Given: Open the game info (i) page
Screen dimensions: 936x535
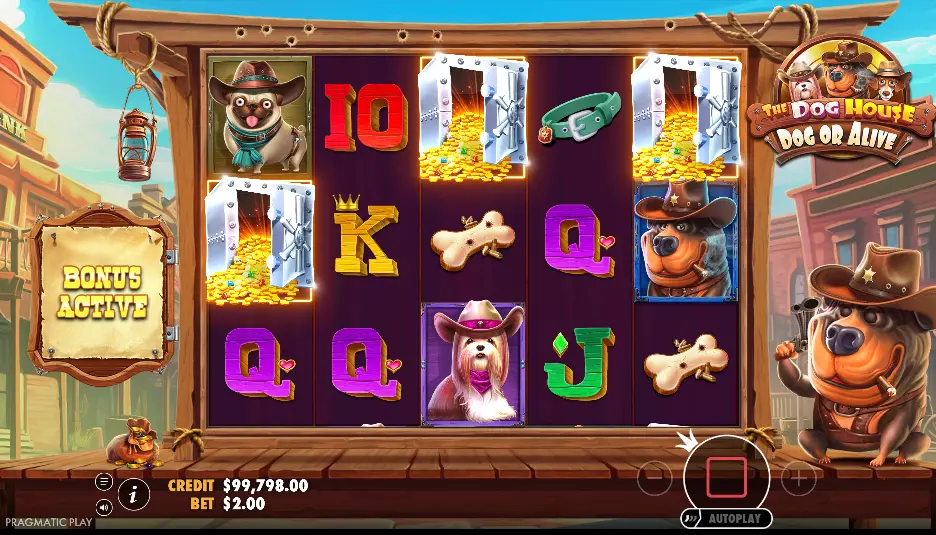Looking at the screenshot, I should [x=132, y=492].
